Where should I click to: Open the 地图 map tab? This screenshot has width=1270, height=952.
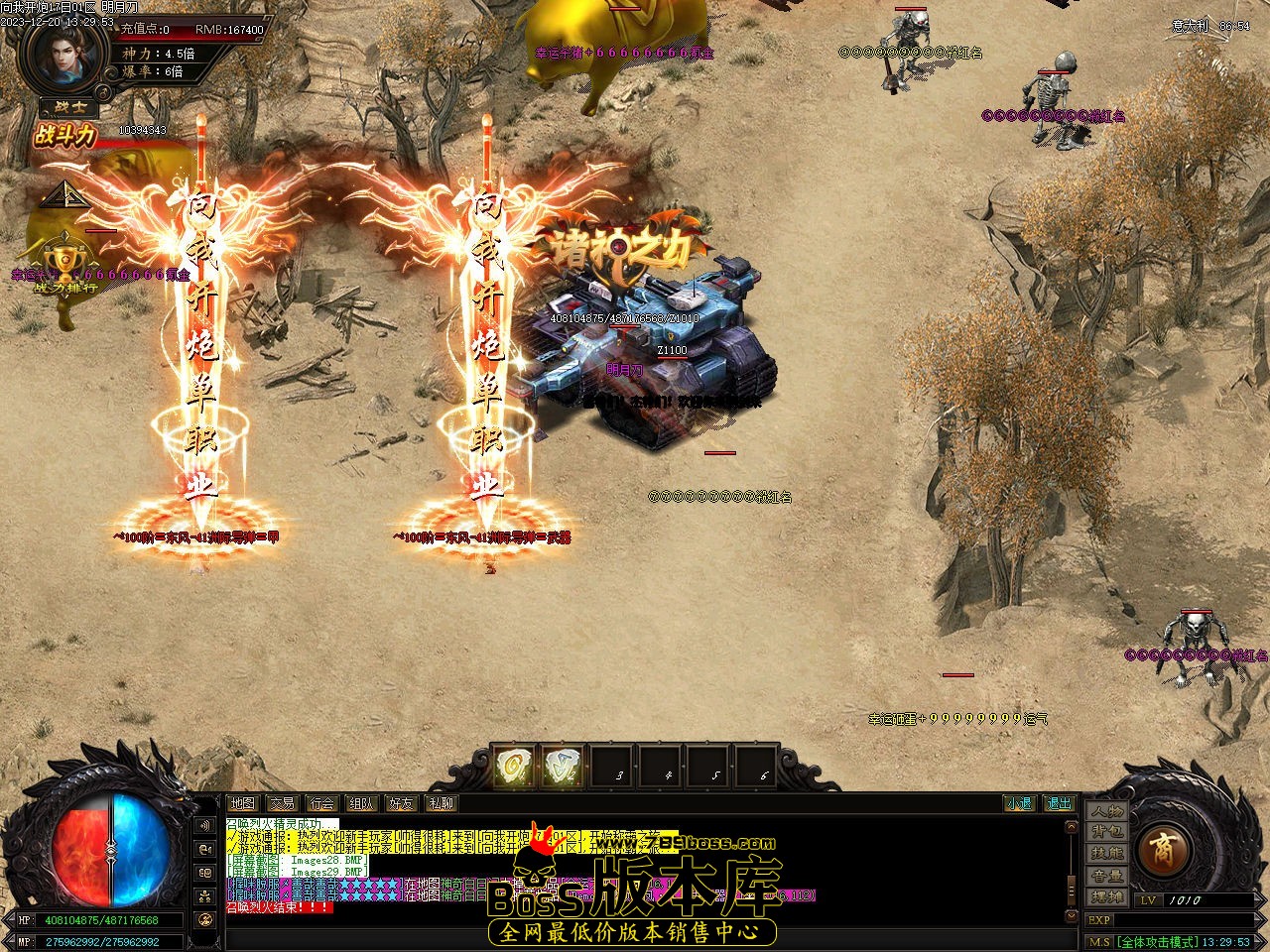pos(242,803)
